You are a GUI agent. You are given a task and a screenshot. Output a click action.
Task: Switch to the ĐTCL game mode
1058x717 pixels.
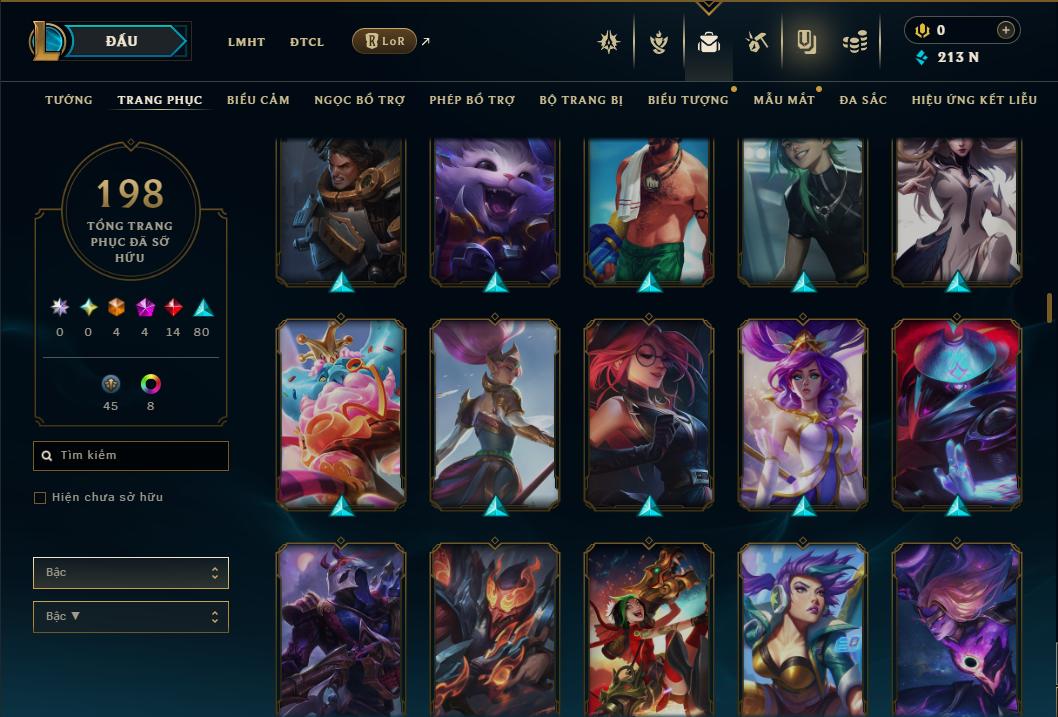point(307,42)
